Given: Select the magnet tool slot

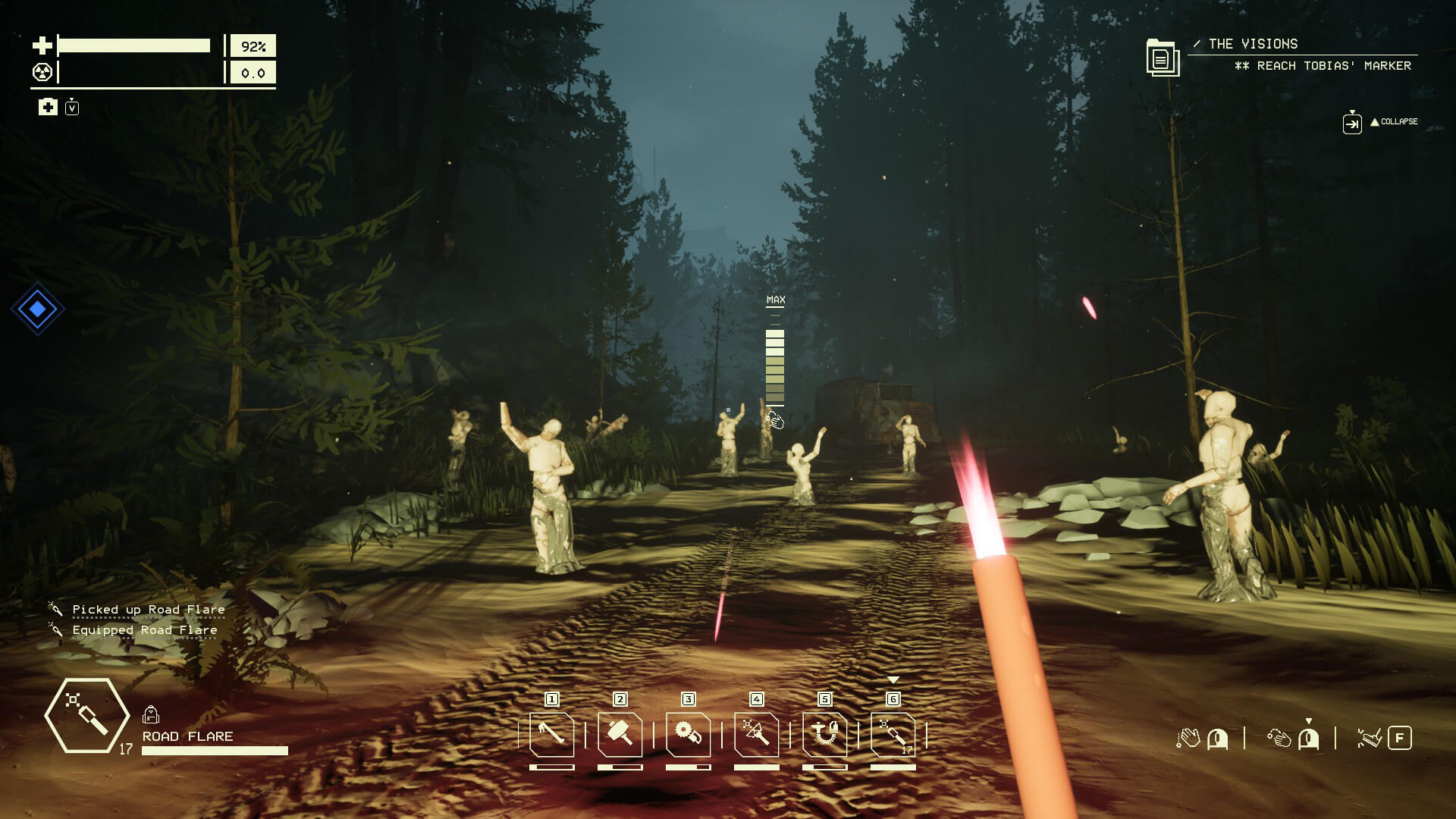Looking at the screenshot, I should coord(824,734).
